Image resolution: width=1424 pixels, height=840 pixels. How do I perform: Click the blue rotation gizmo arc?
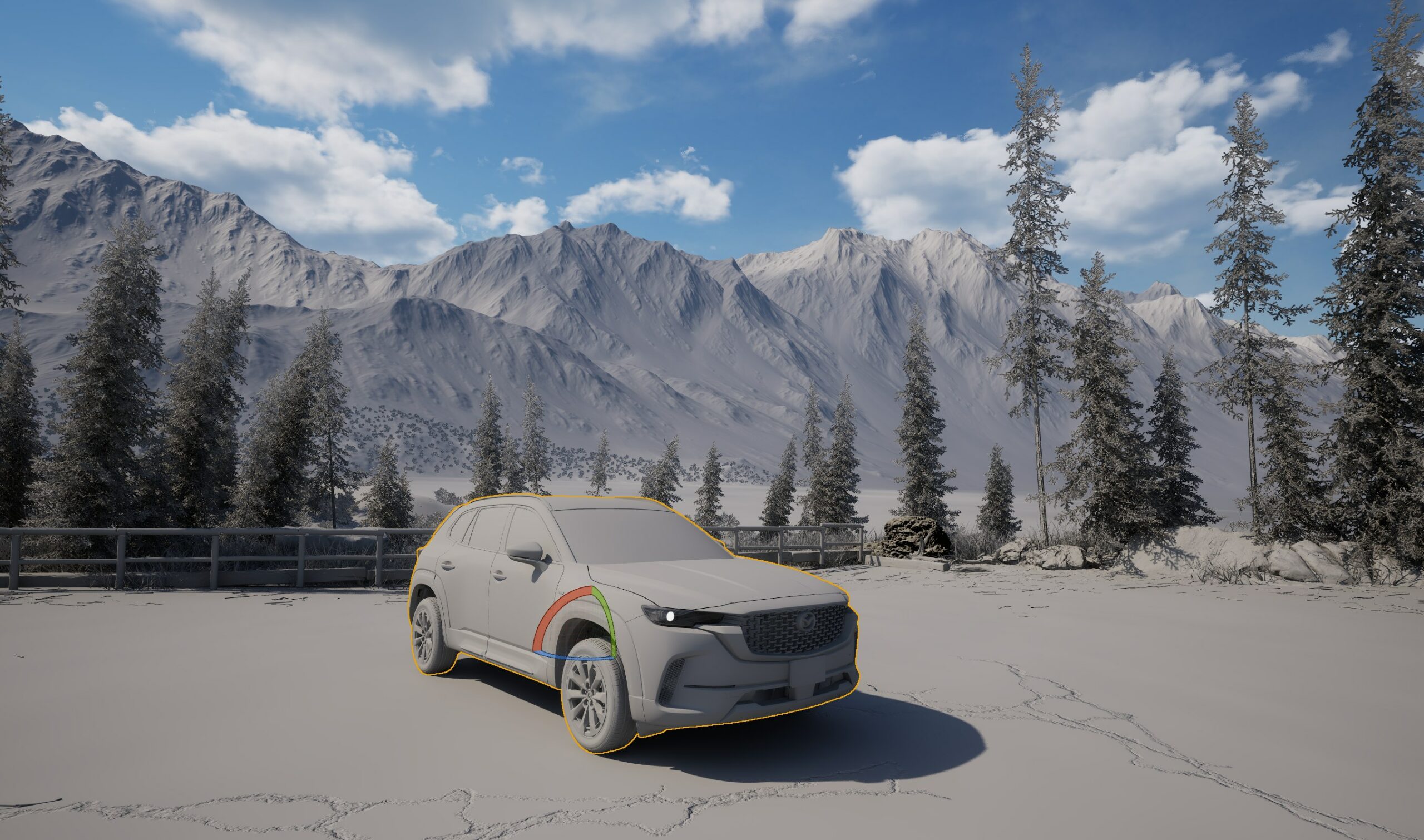click(x=572, y=657)
